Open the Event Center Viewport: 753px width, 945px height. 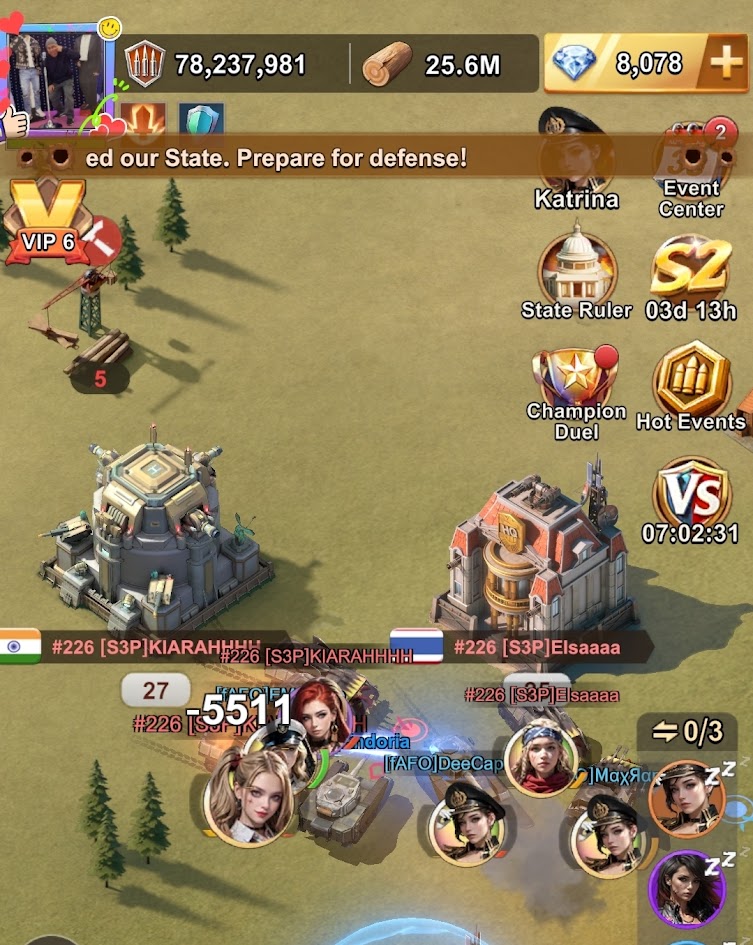692,165
